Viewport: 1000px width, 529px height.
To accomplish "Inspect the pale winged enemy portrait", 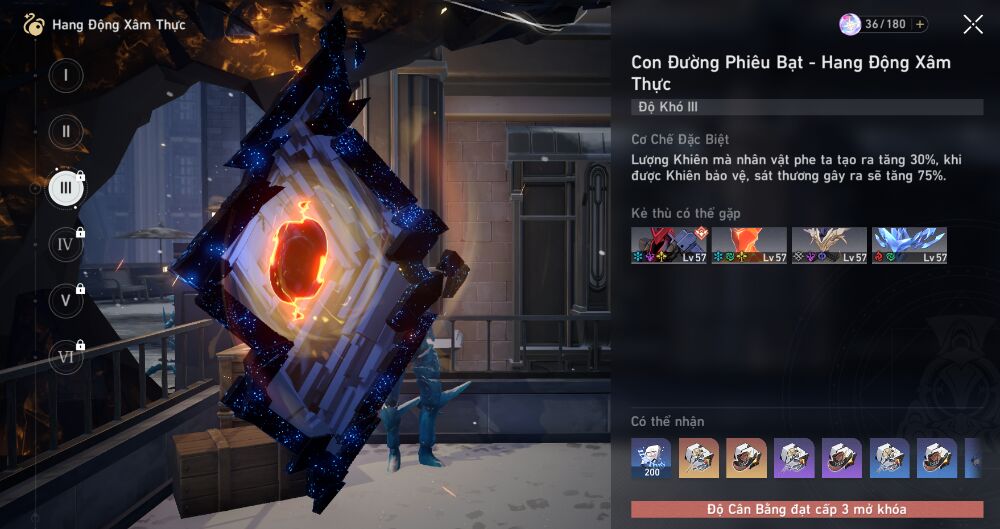I will (x=829, y=245).
